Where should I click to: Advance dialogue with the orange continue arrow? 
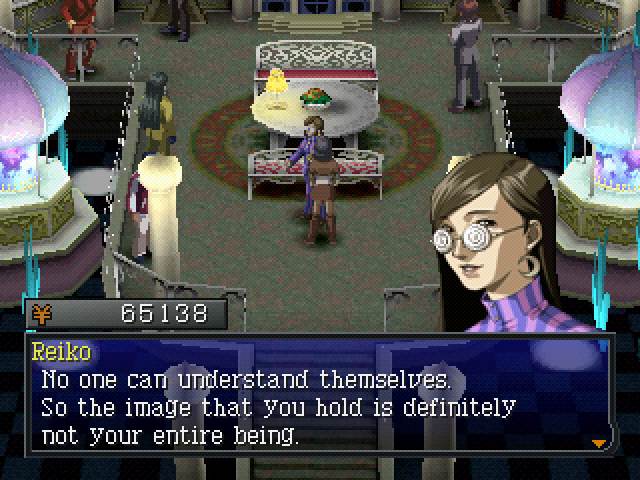coord(599,442)
